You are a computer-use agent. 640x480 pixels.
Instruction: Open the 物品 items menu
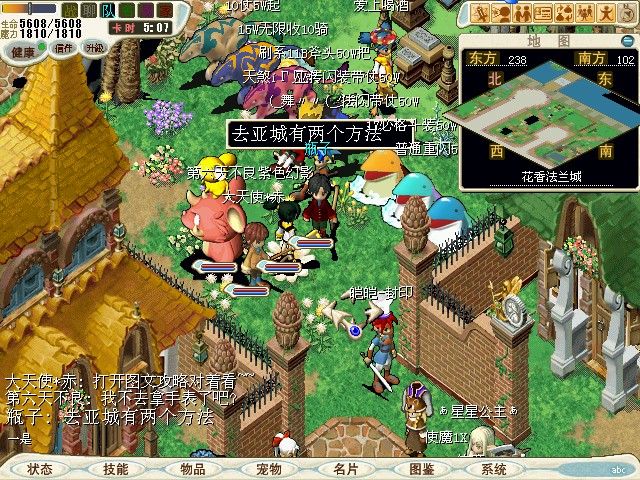pos(193,468)
